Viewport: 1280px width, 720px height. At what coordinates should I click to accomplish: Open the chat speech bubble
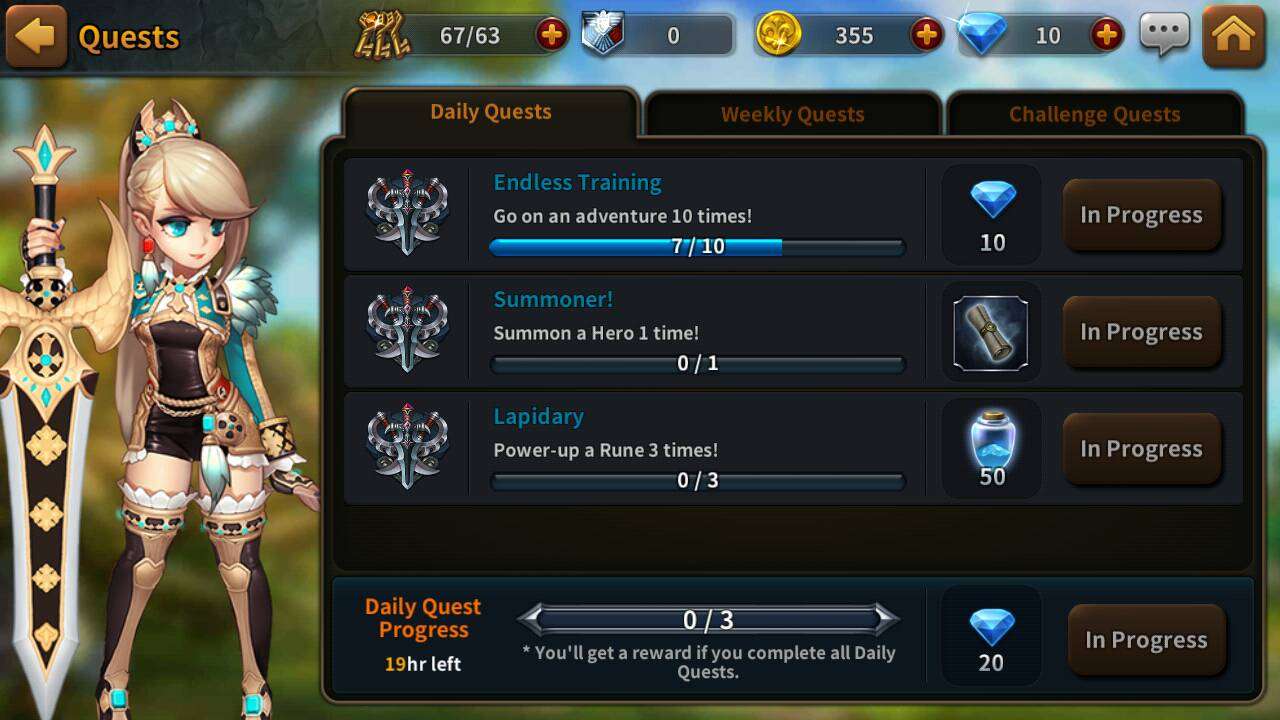point(1165,36)
